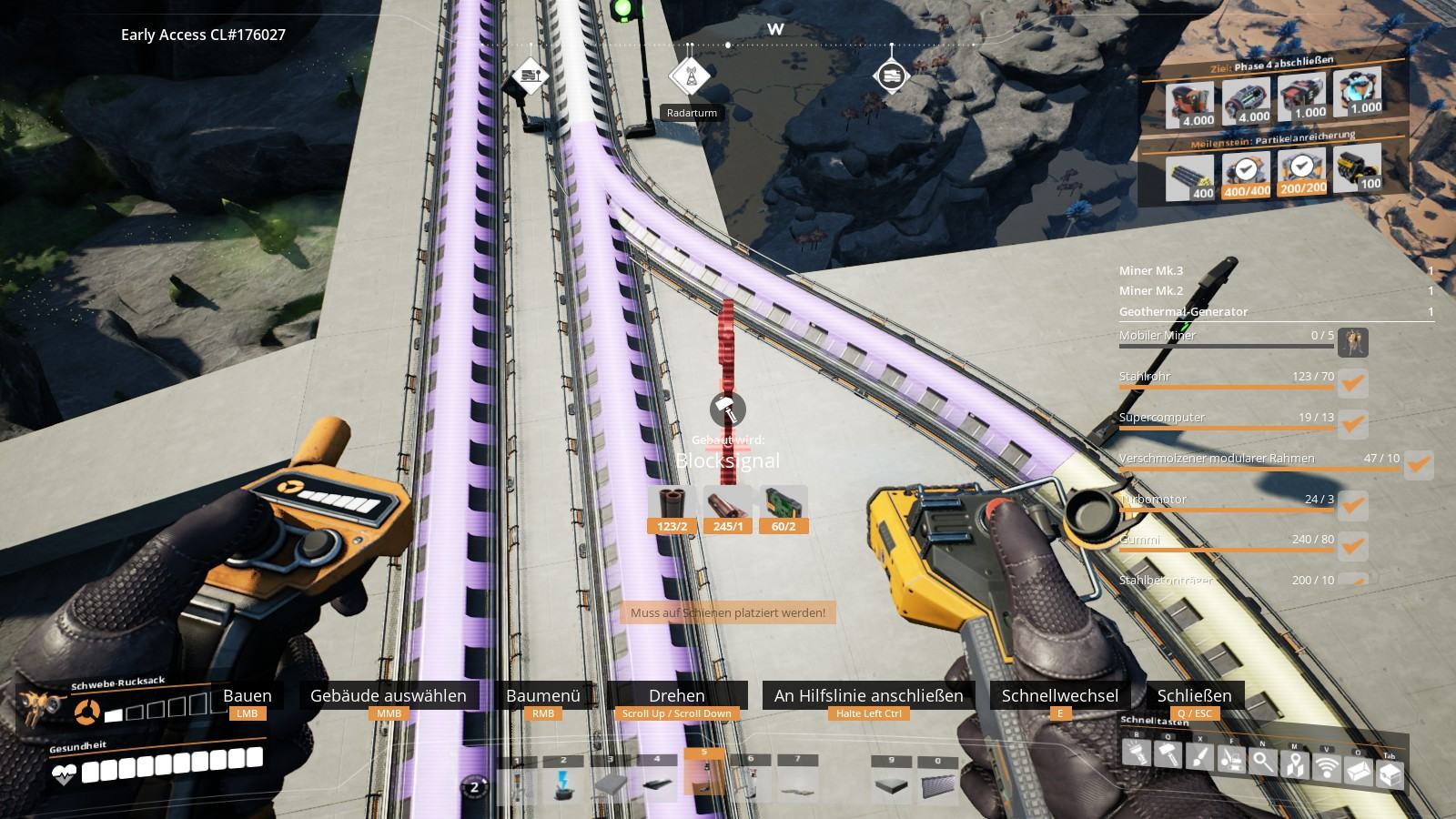
Task: Click the Mobiler Miner to-do list entry
Action: point(1228,337)
